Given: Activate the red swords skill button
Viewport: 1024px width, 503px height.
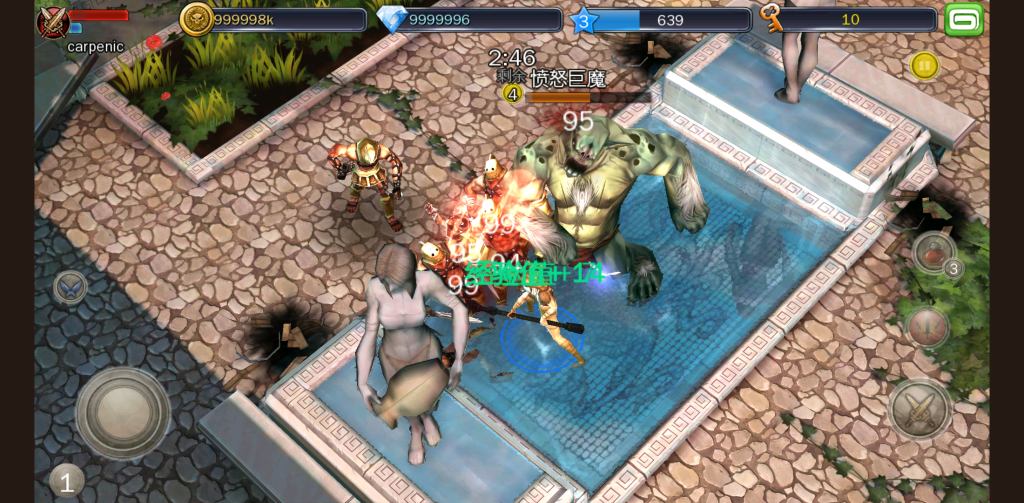Looking at the screenshot, I should click(927, 326).
